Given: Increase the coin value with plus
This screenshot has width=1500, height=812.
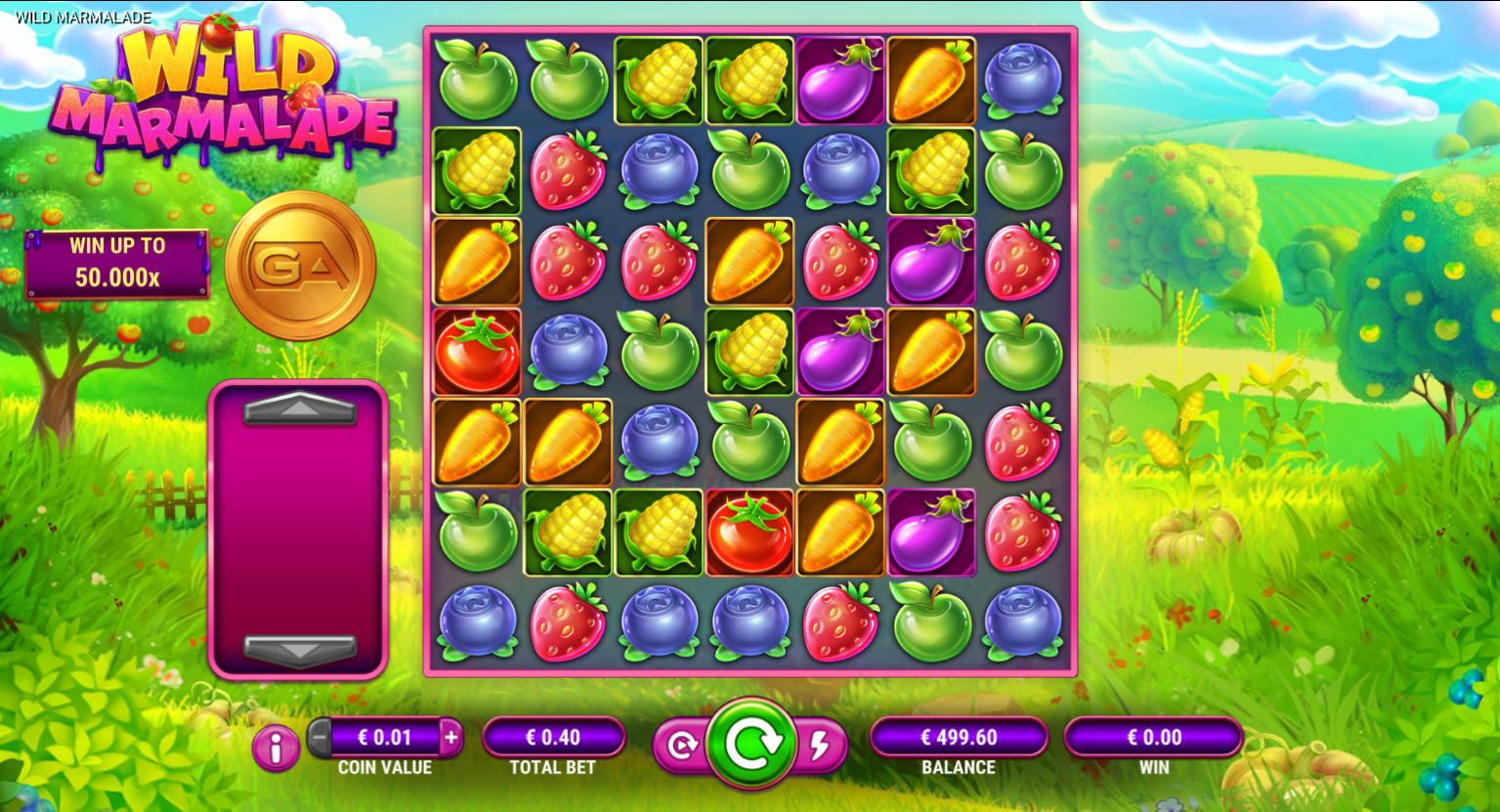Looking at the screenshot, I should tap(450, 738).
